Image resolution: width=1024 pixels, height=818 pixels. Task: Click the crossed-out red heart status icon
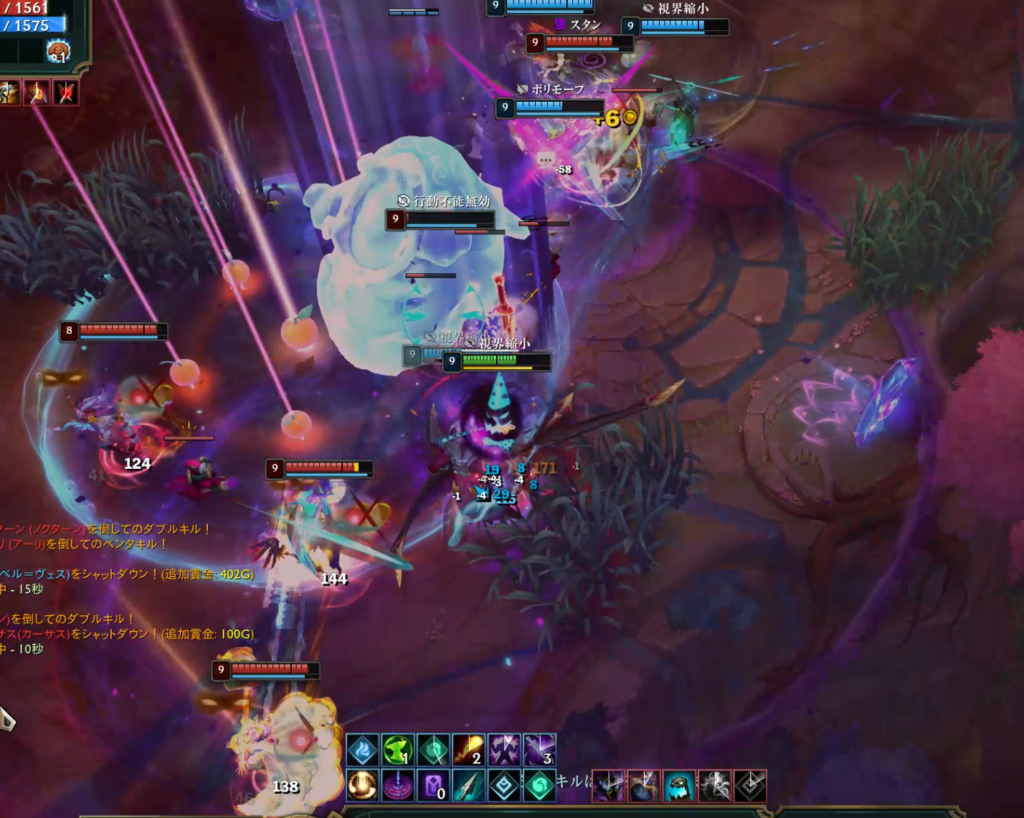65,93
